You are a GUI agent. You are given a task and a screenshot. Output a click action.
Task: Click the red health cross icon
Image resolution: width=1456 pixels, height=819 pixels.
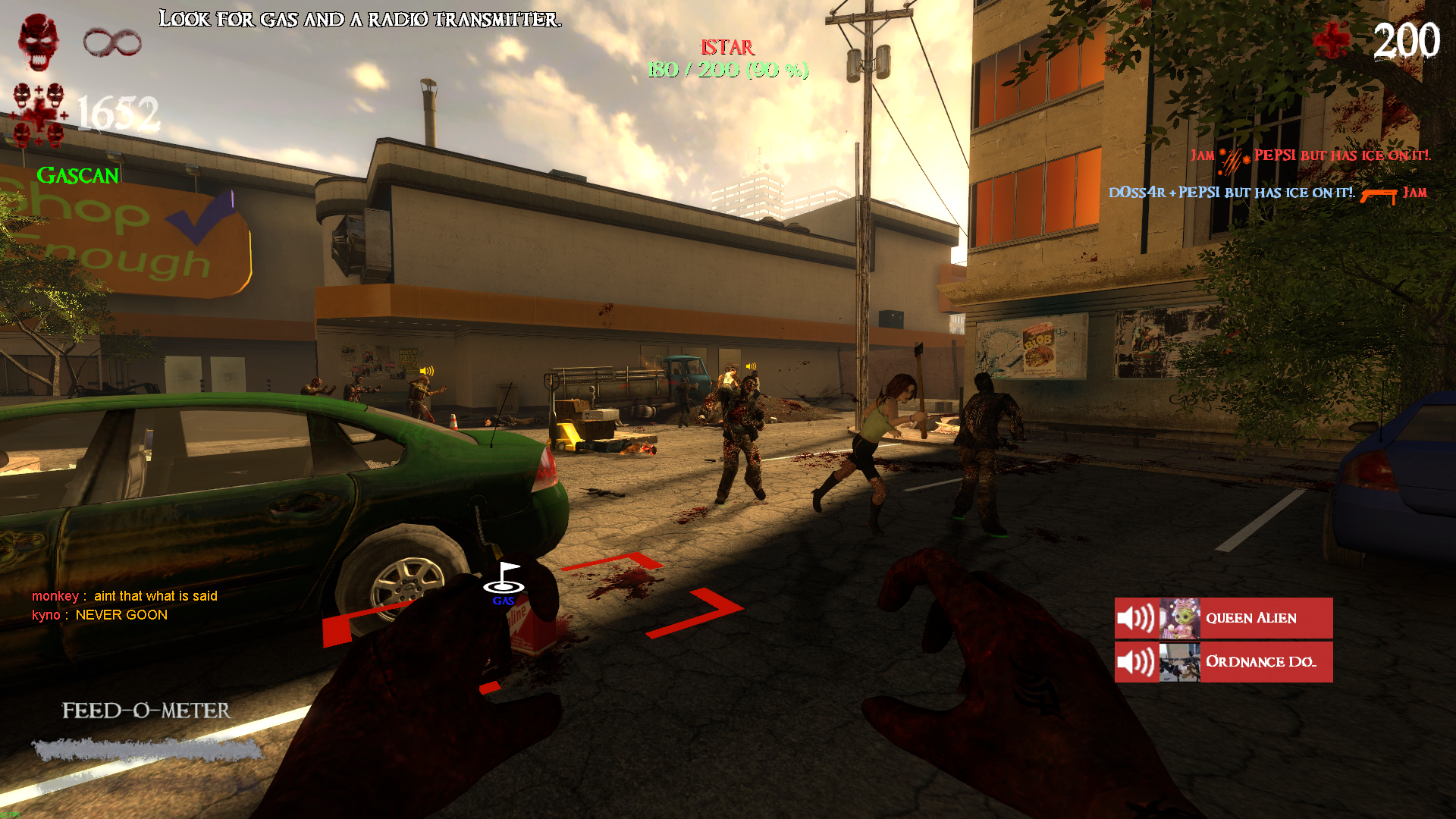1332,39
